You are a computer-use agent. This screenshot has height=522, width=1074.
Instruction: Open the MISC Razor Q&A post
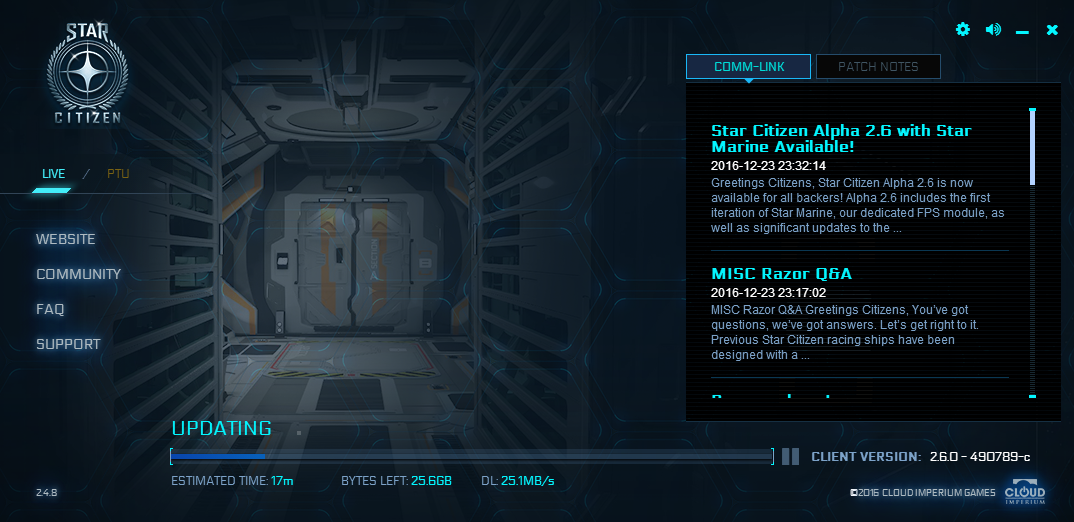point(781,273)
